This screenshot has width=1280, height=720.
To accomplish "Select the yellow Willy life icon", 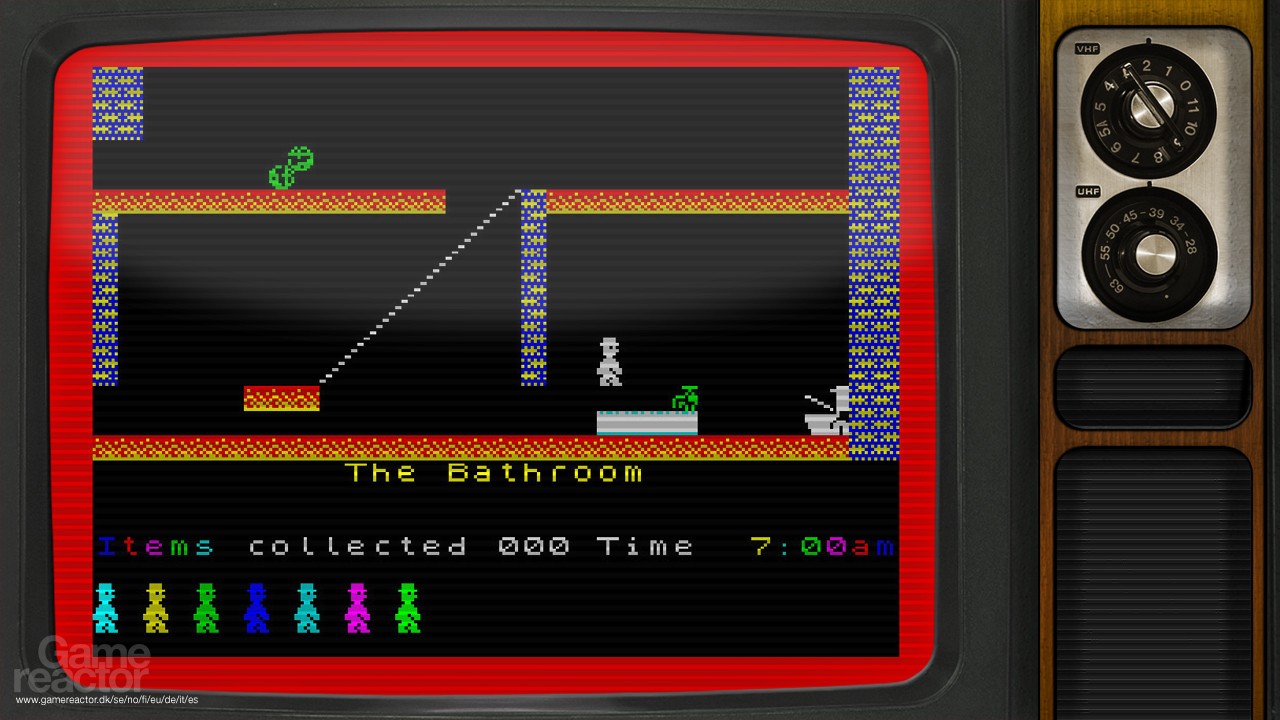I will (154, 608).
